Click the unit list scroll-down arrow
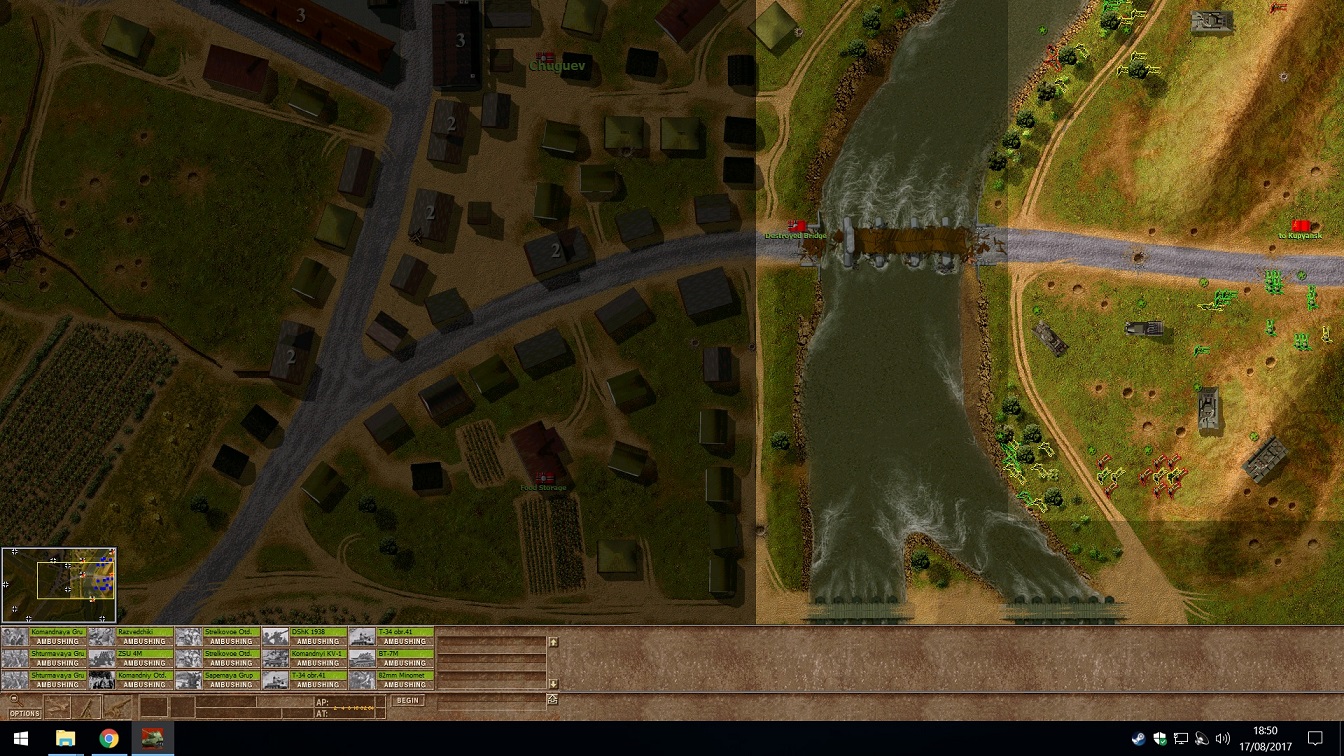 pyautogui.click(x=553, y=684)
